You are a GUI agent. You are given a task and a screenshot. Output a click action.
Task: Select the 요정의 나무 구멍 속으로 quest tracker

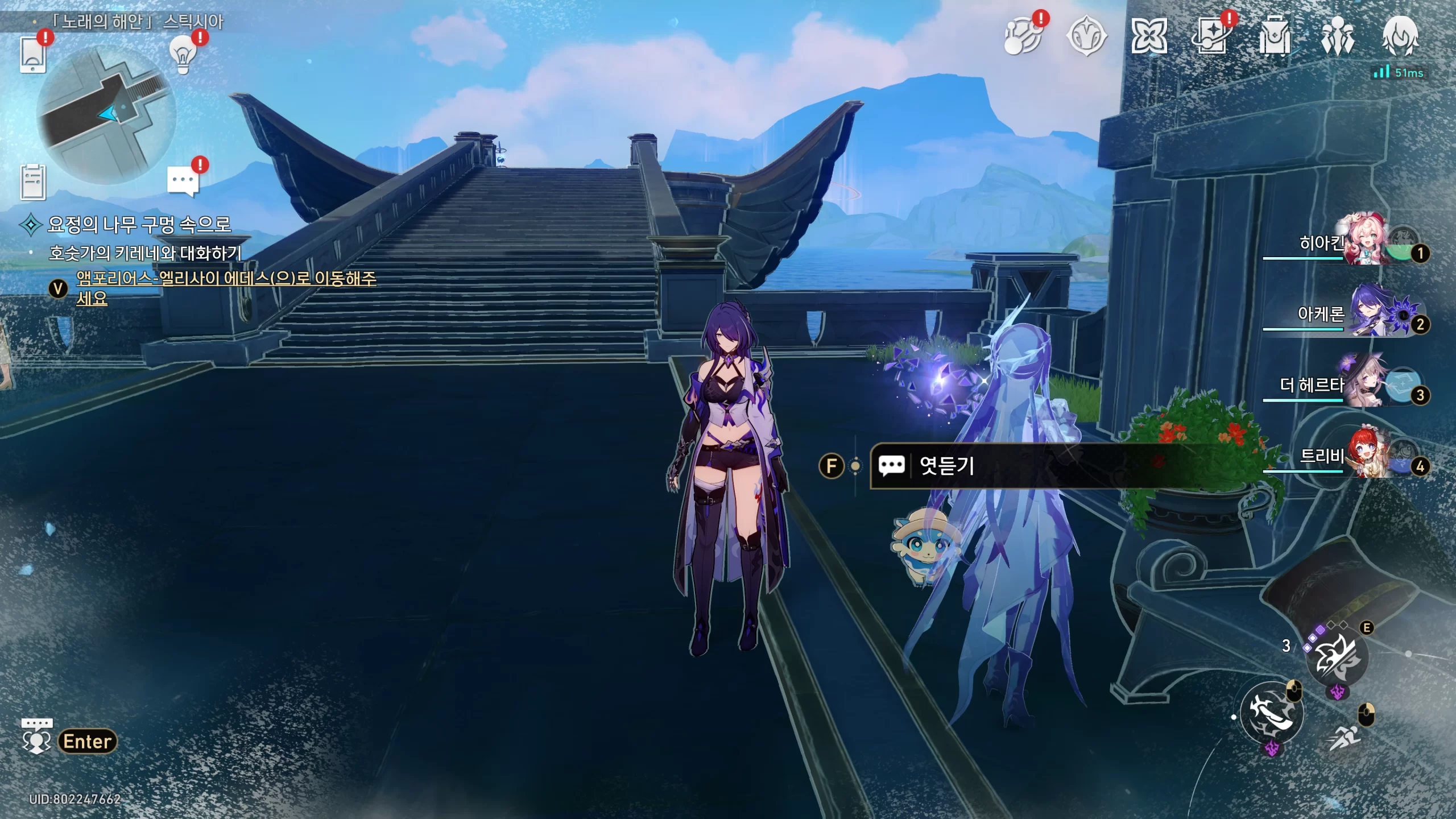coord(139,225)
